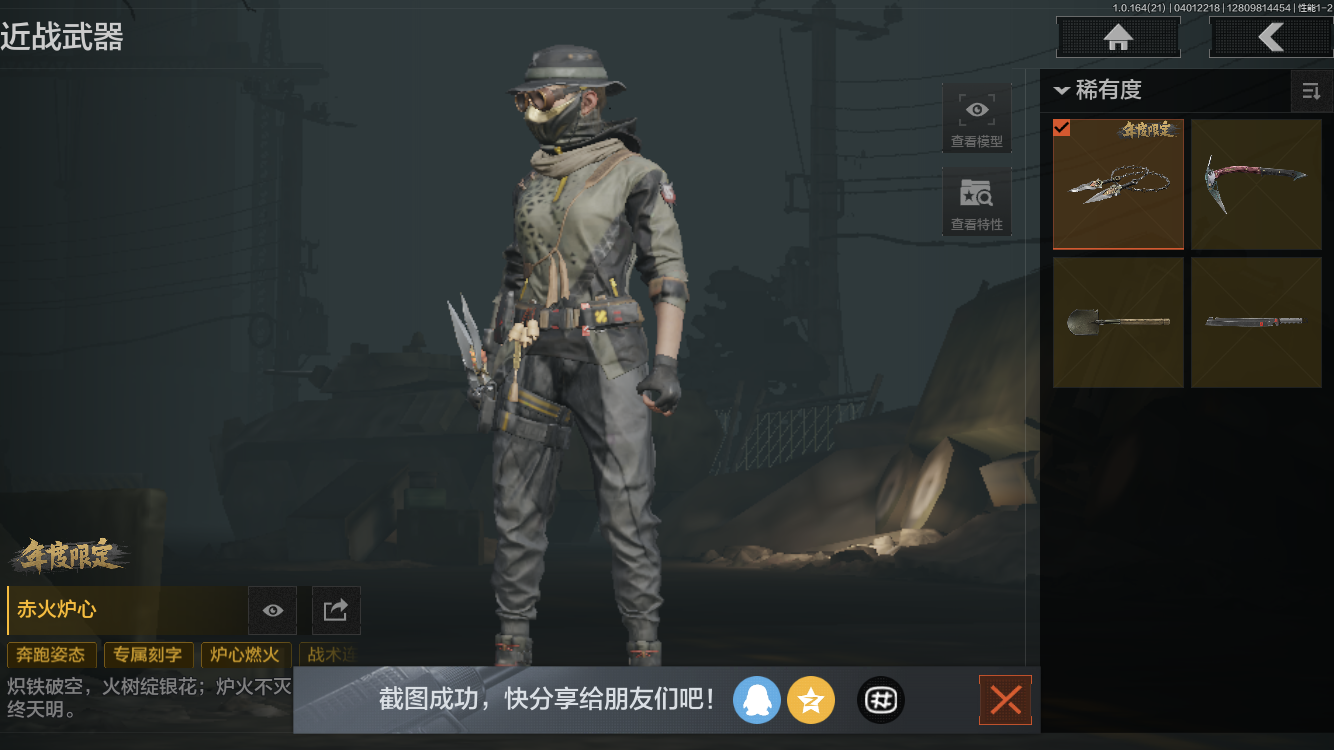1334x750 pixels.
Task: Share screenshot via Qzone star icon
Action: coord(811,700)
